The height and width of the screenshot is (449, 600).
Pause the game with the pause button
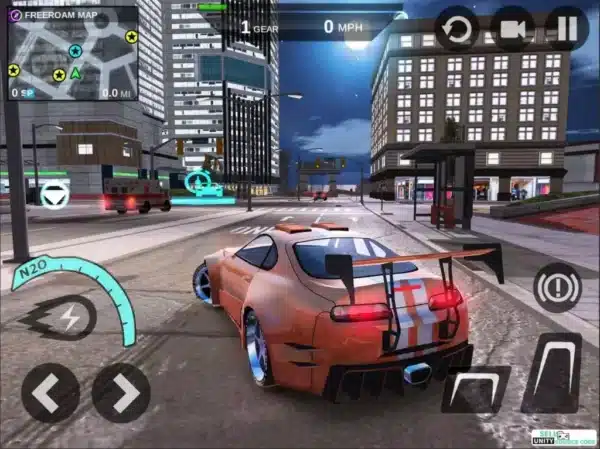coord(566,28)
